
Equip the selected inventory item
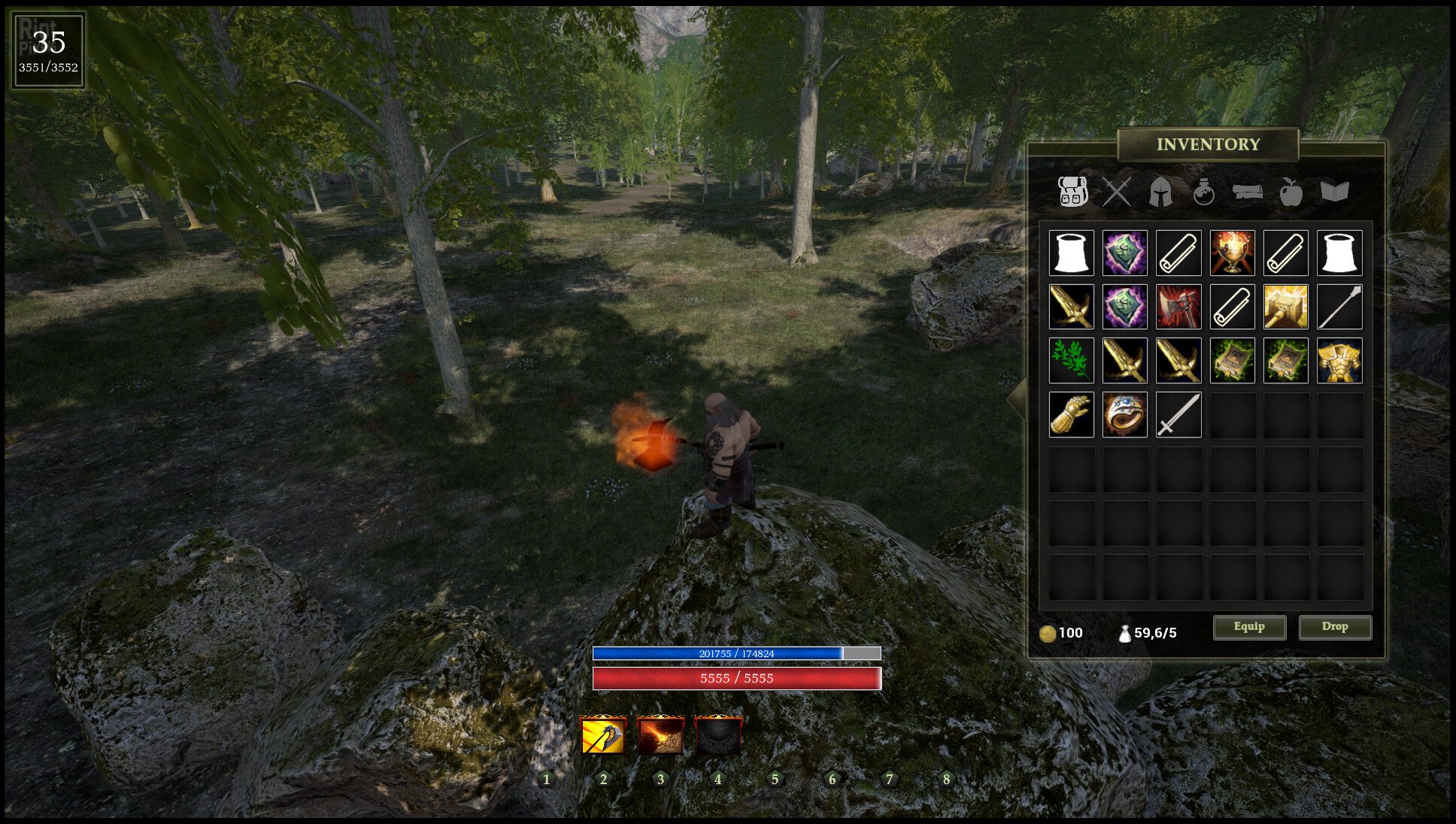[1249, 627]
